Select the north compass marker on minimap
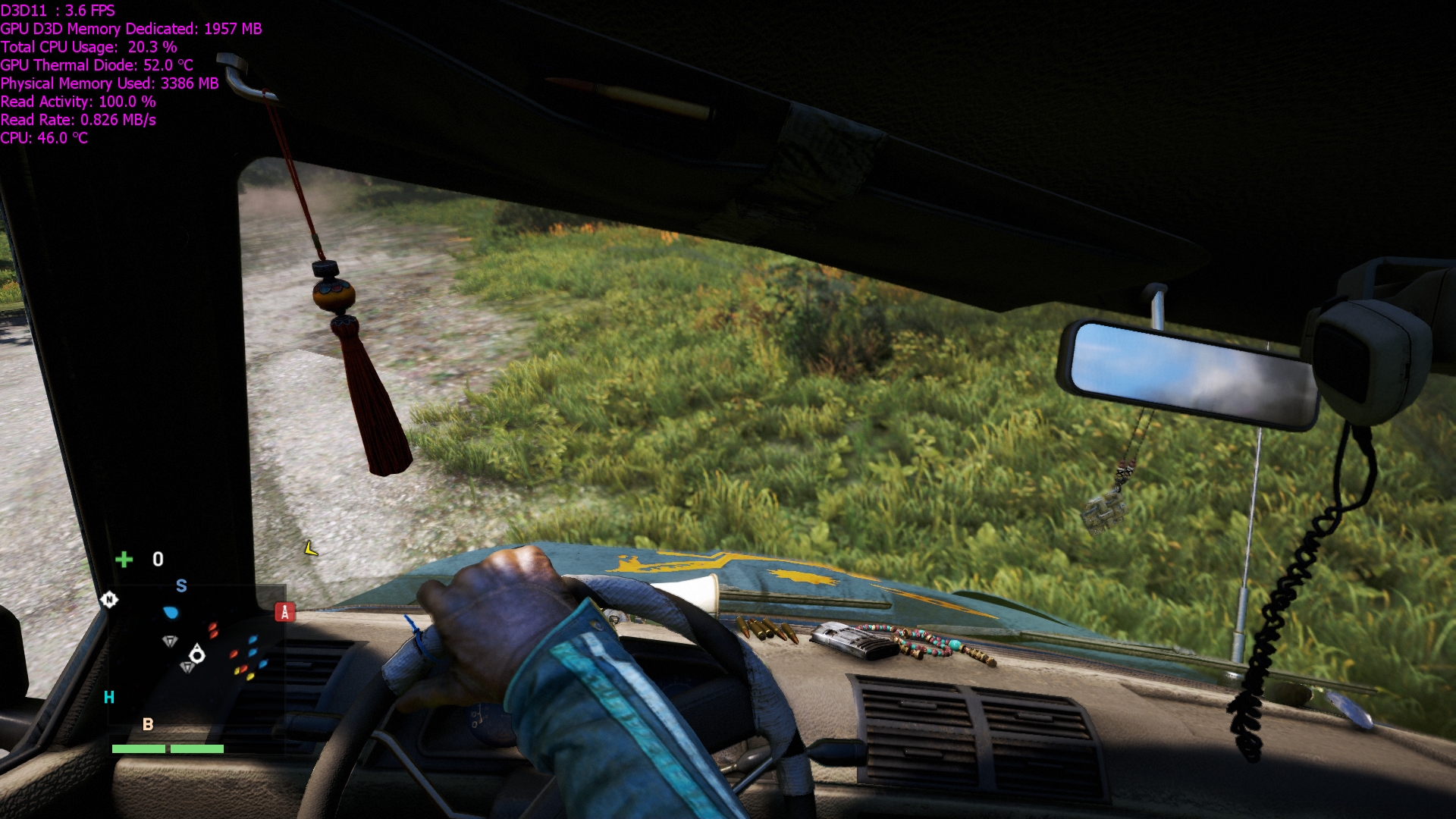 109,600
